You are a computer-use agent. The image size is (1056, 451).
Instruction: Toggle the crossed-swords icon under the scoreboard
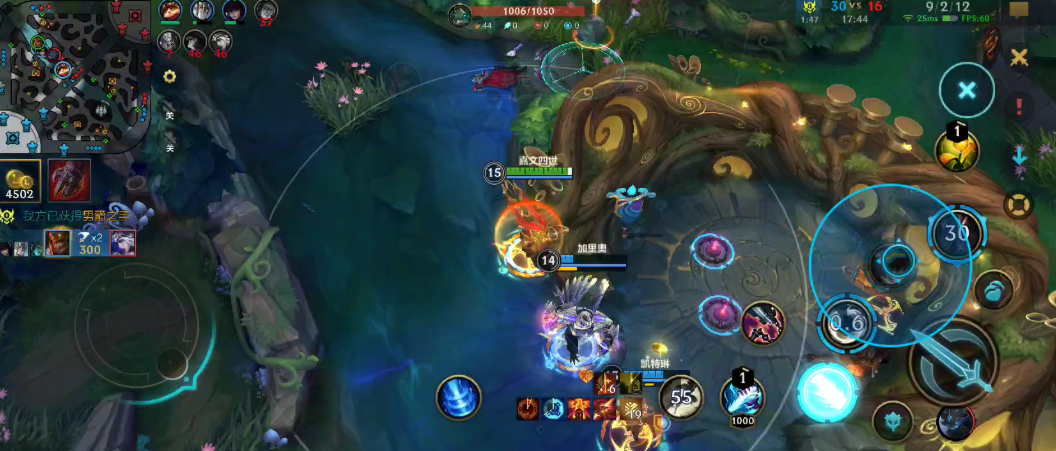pyautogui.click(x=1019, y=58)
